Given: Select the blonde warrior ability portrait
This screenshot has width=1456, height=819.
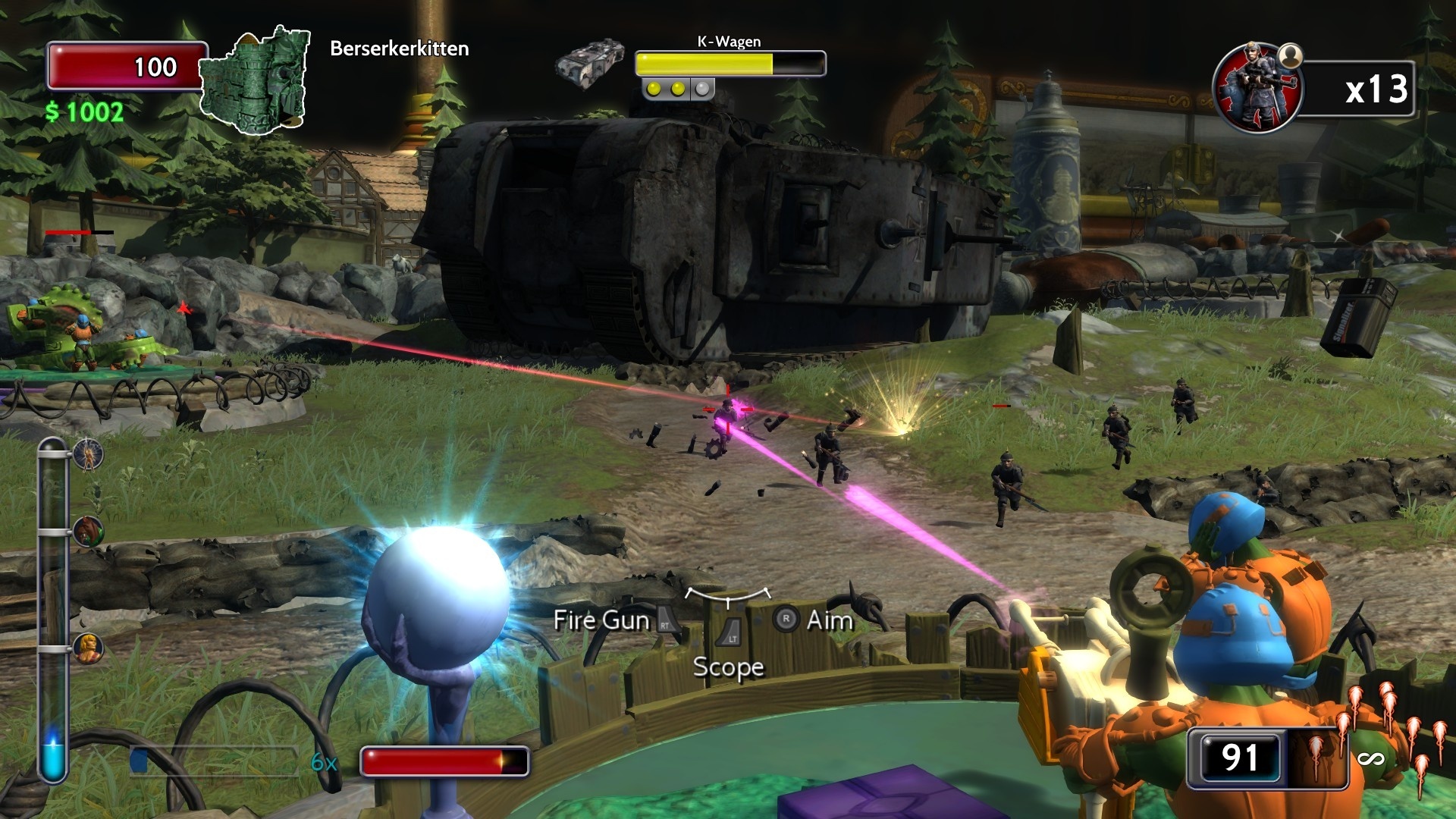Looking at the screenshot, I should [88, 650].
